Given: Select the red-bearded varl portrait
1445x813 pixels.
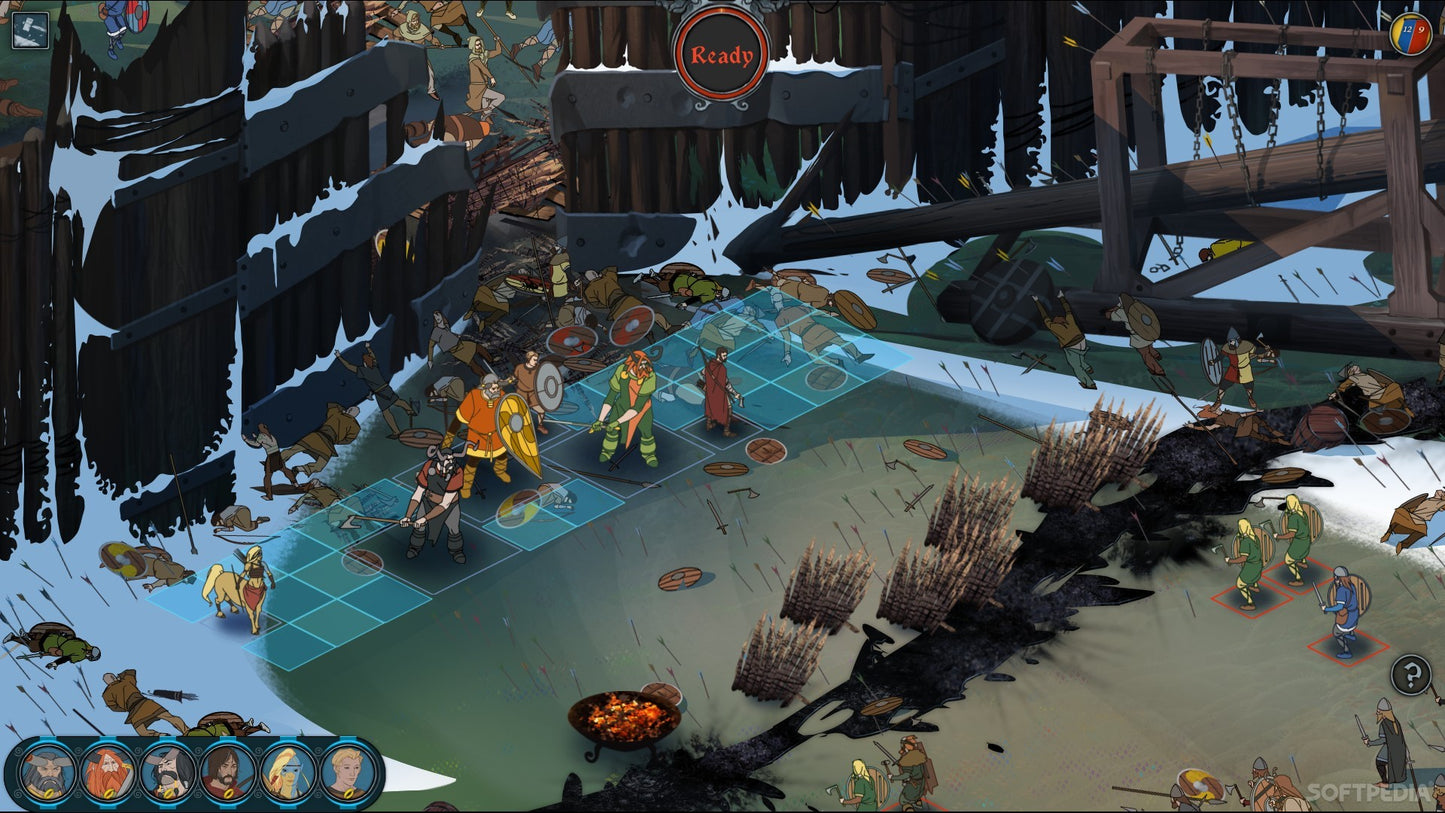Looking at the screenshot, I should click(108, 771).
